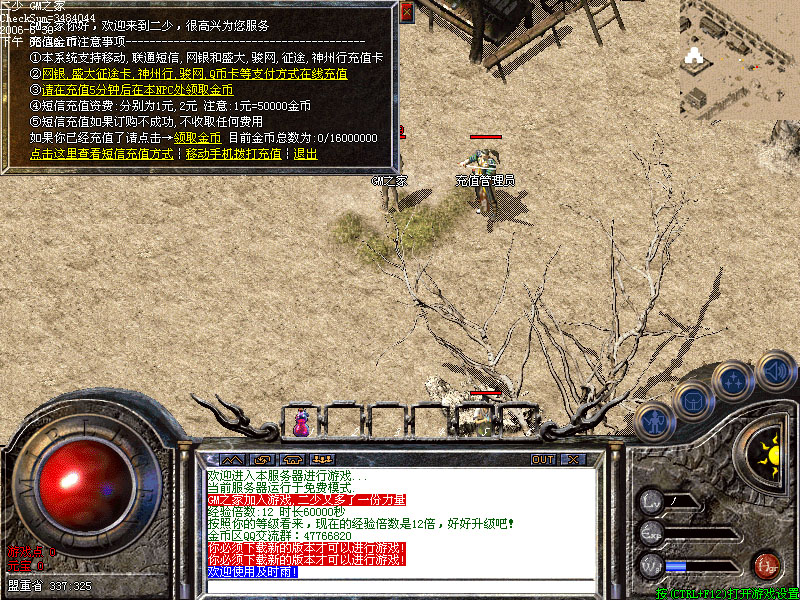The width and height of the screenshot is (800, 600).
Task: Click the X button beside OUT
Action: (x=573, y=459)
